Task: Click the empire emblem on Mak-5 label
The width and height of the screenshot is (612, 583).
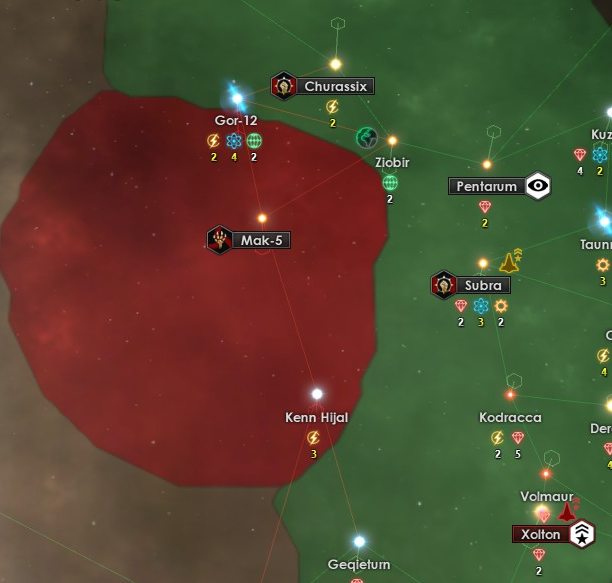Action: pos(220,240)
